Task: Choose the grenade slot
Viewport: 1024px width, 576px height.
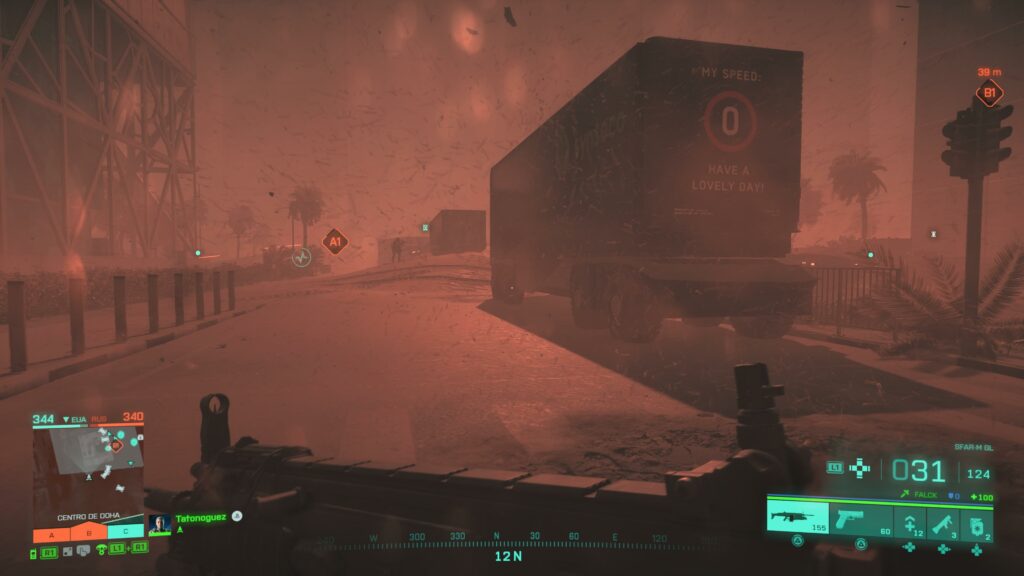Action: point(977,522)
